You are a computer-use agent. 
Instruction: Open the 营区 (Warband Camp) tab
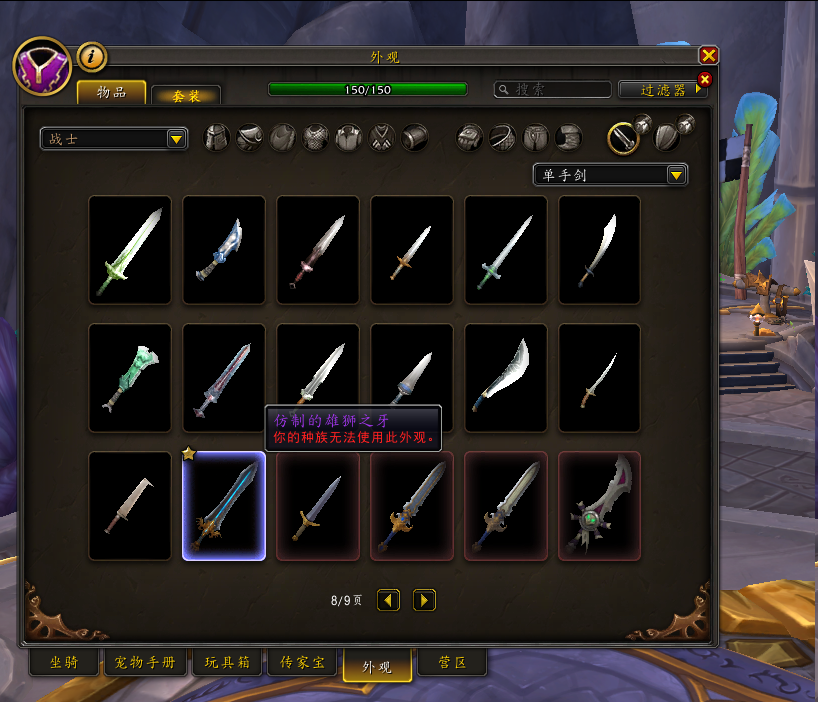tap(451, 662)
